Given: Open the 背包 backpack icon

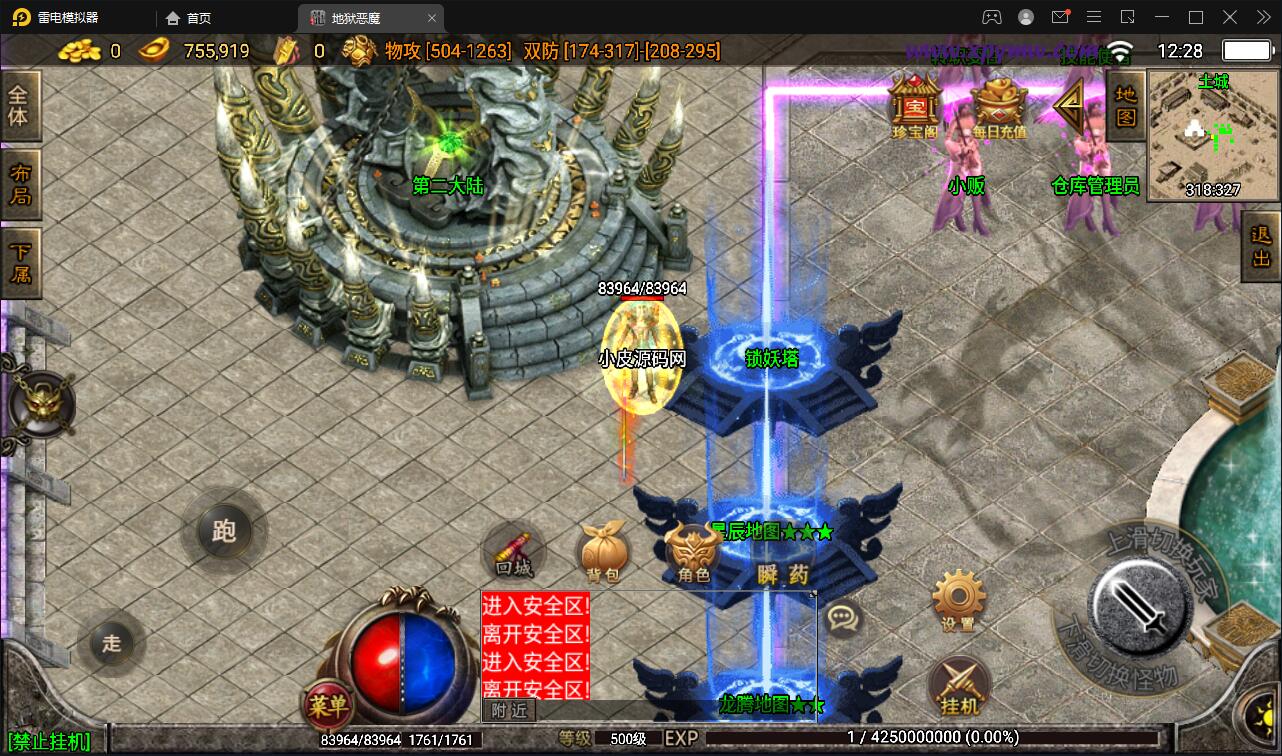Looking at the screenshot, I should (x=606, y=550).
